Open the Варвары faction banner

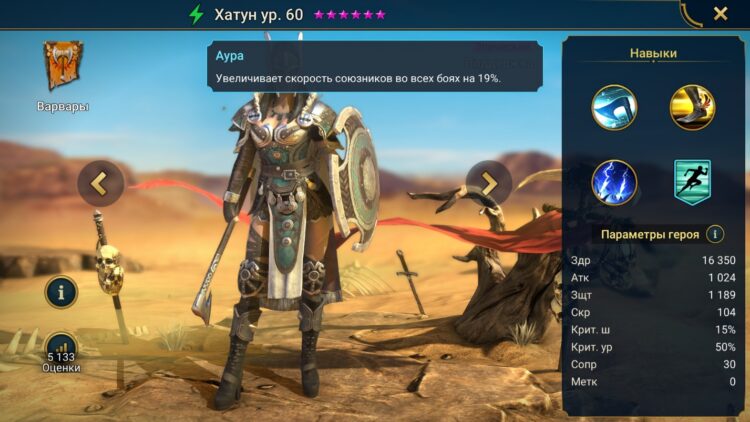[x=63, y=67]
